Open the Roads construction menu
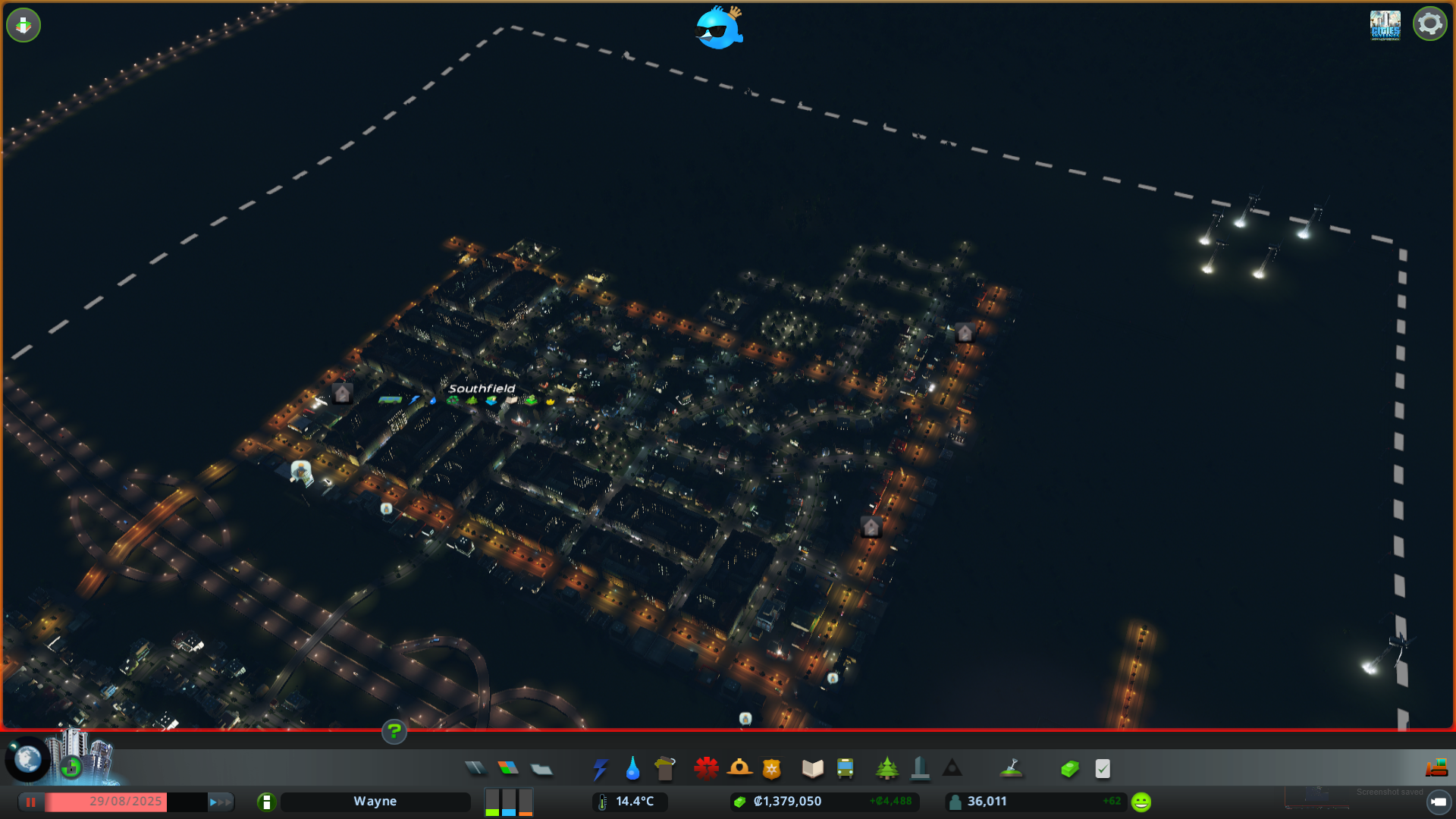The width and height of the screenshot is (1456, 819). point(476,768)
